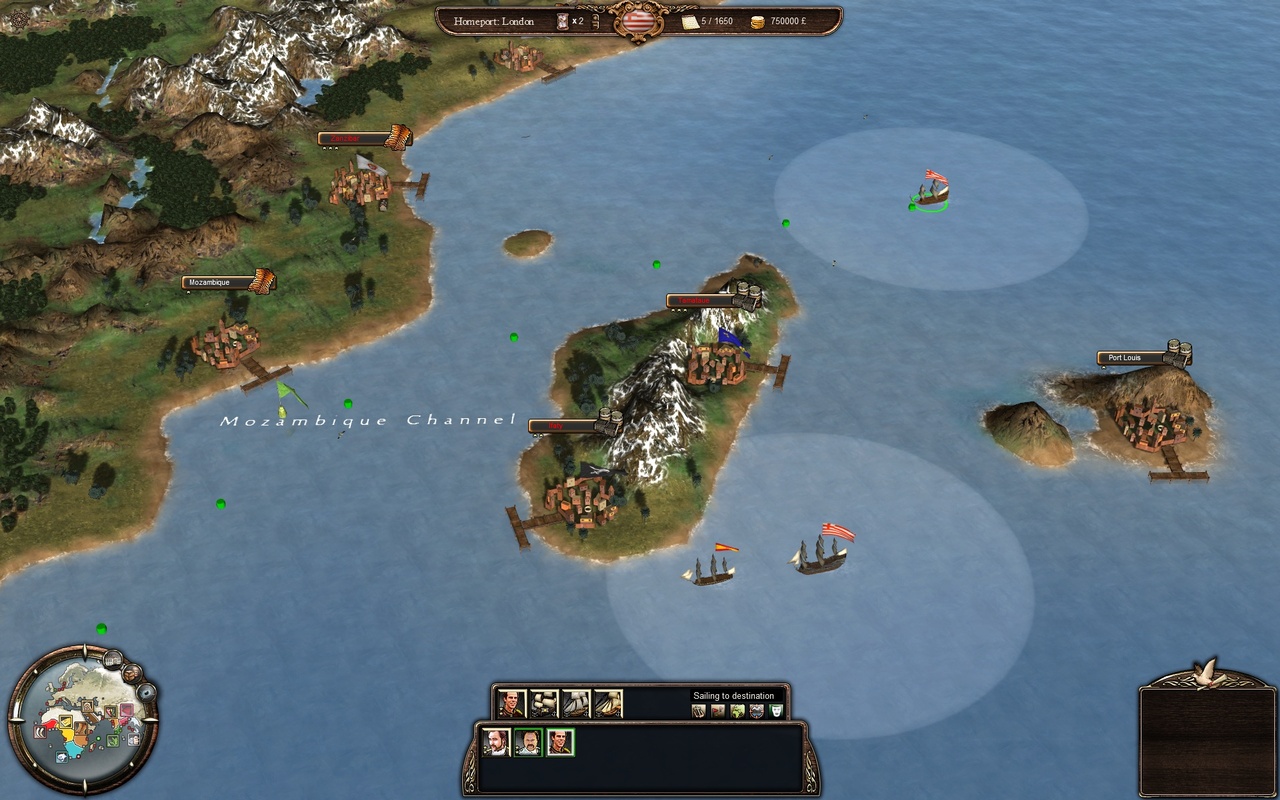Select the green-bordered middle captain portrait
Viewport: 1280px width, 800px height.
530,741
